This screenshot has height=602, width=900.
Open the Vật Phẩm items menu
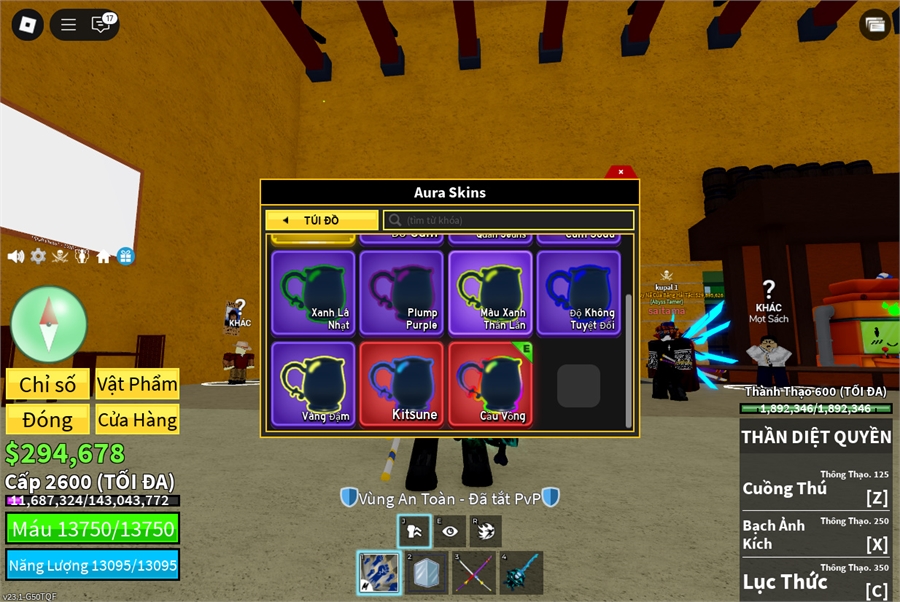click(x=138, y=384)
